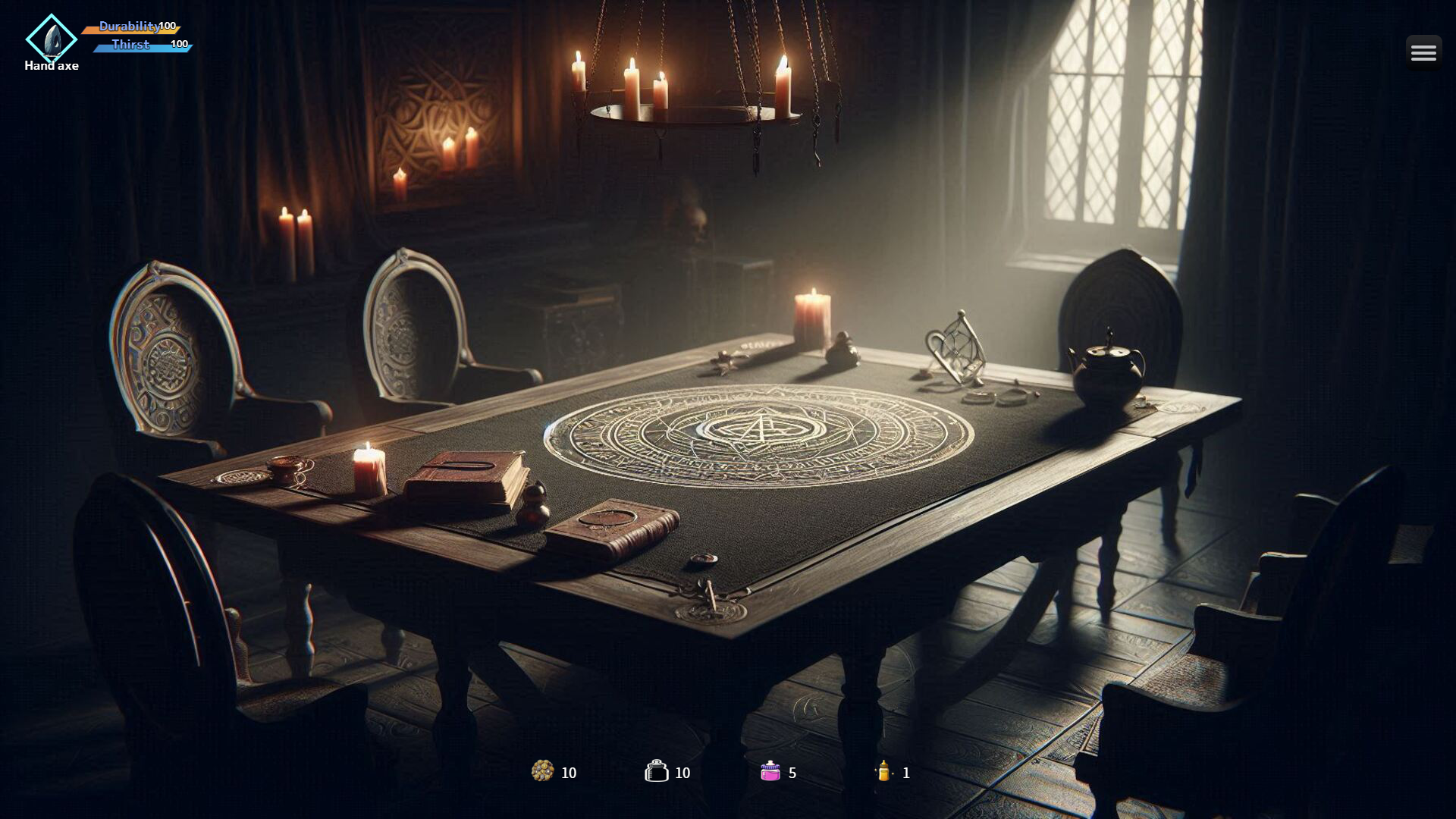Click the Hand axe text label

pyautogui.click(x=51, y=66)
